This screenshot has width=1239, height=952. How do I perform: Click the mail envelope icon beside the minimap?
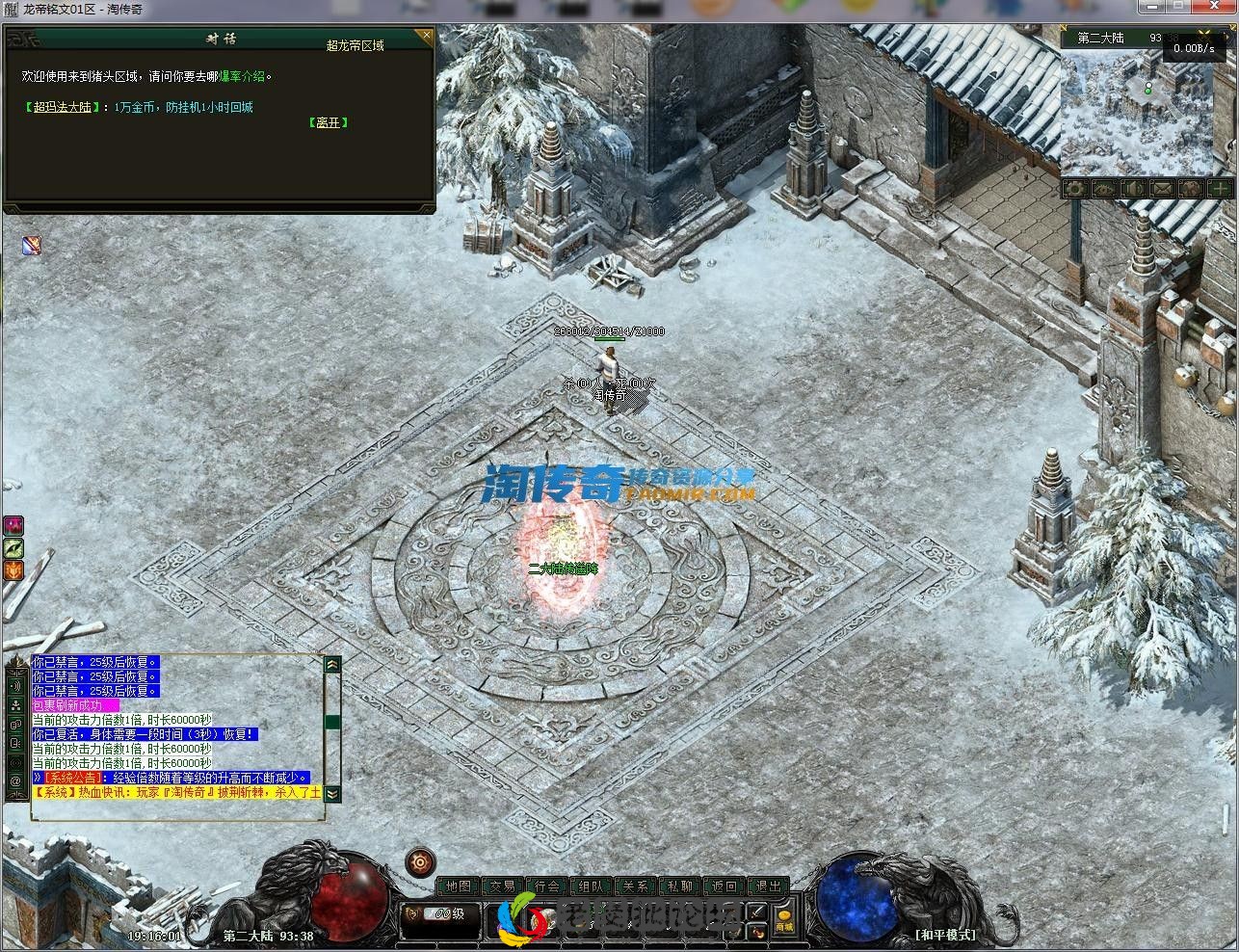click(x=1160, y=190)
